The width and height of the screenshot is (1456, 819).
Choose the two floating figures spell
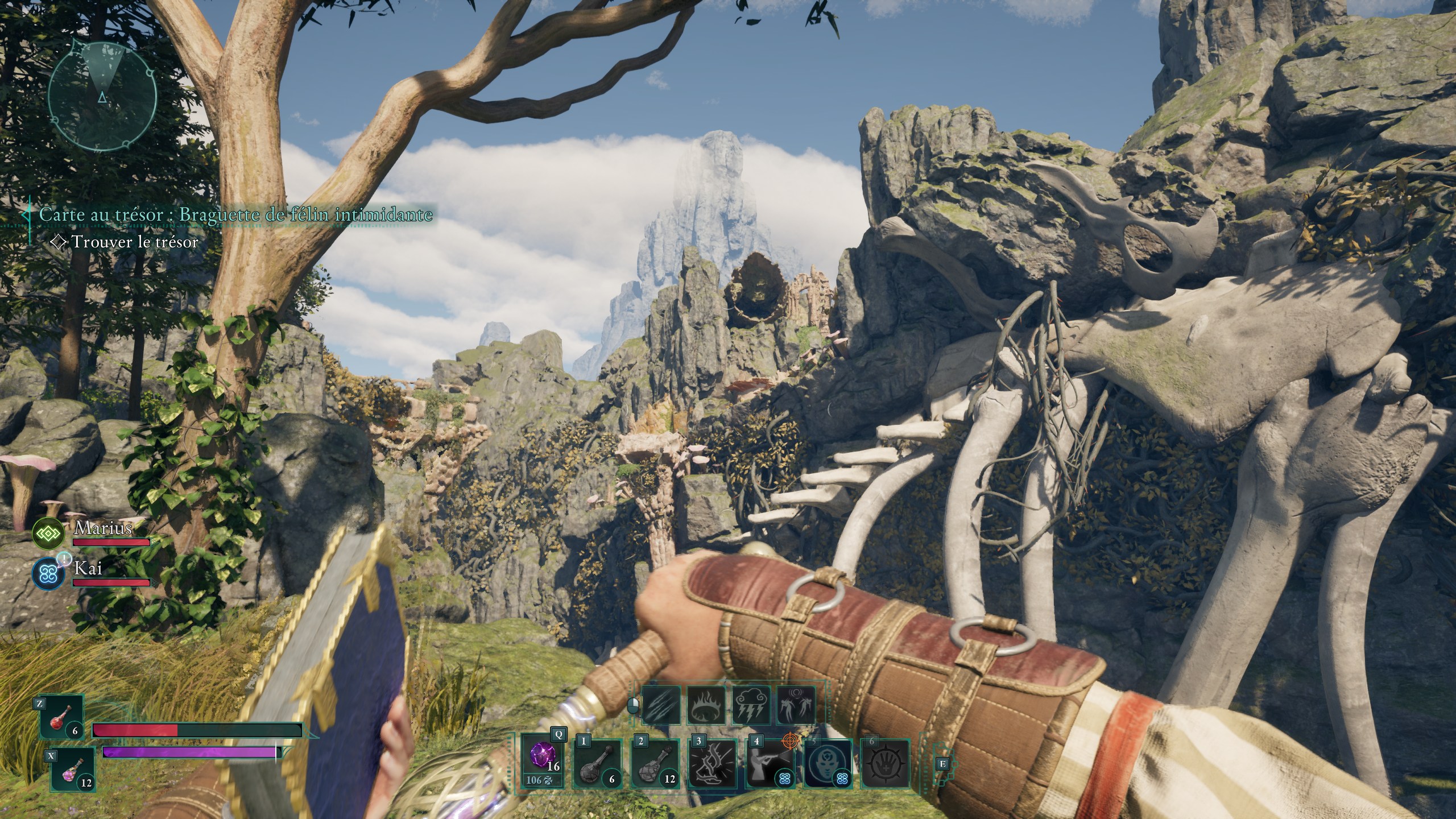tap(796, 706)
